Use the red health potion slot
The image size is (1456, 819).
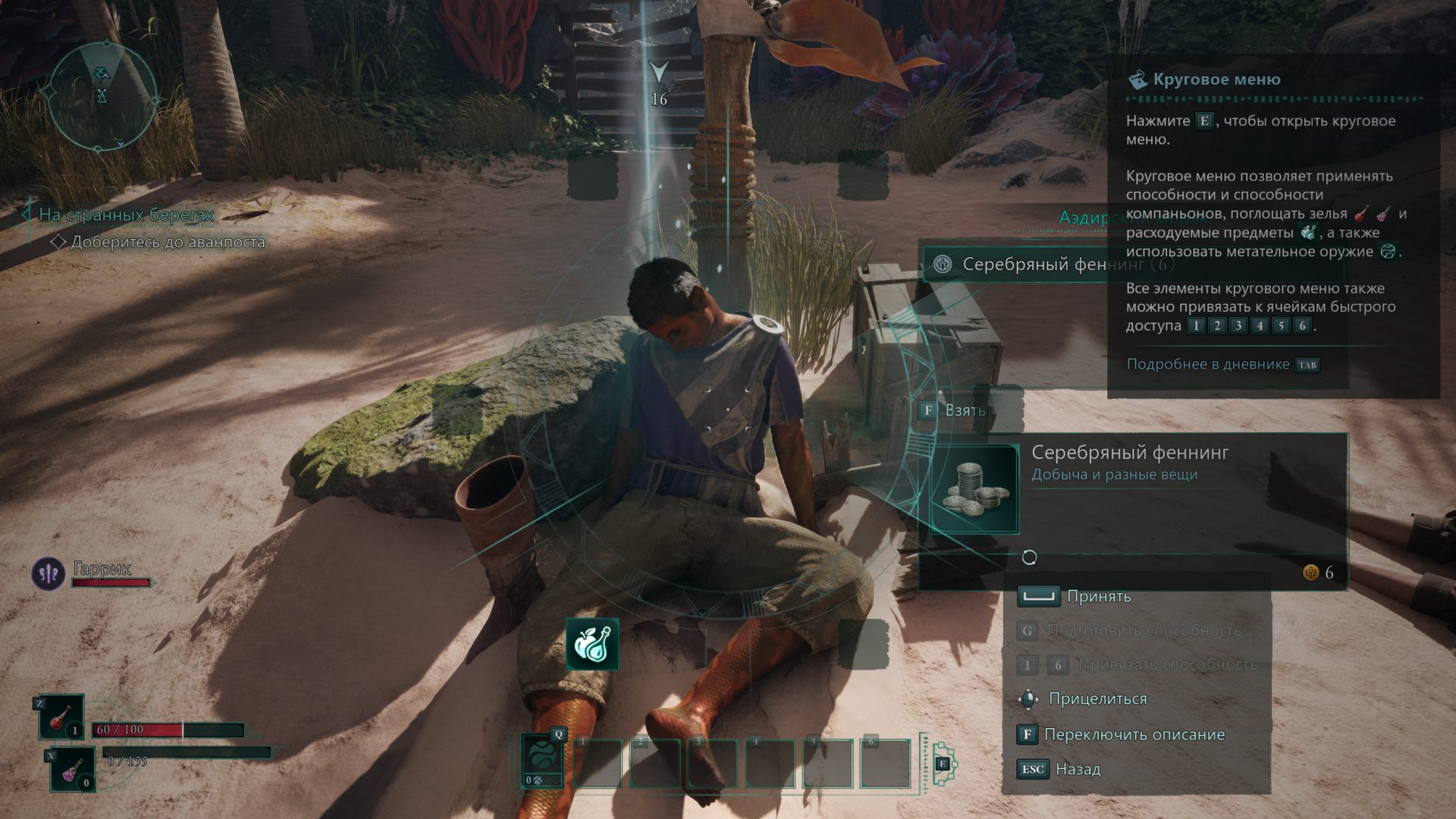(x=61, y=717)
